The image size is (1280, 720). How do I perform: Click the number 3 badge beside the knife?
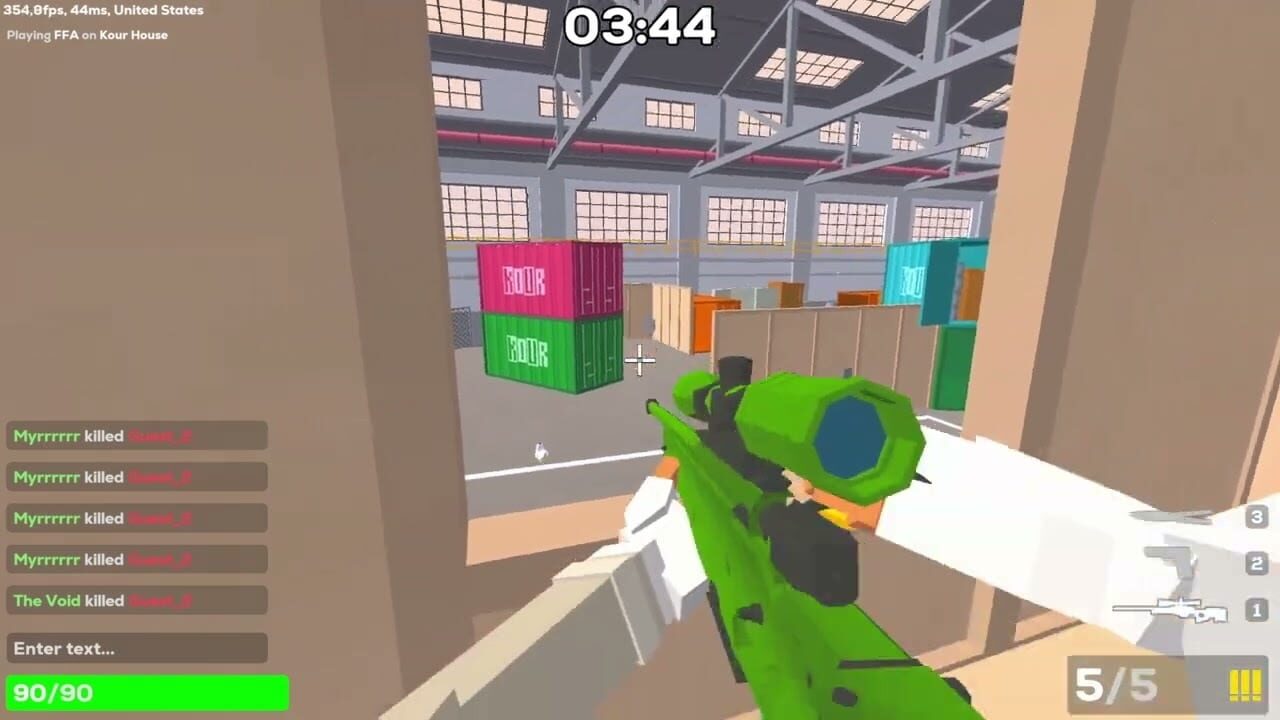[1256, 517]
